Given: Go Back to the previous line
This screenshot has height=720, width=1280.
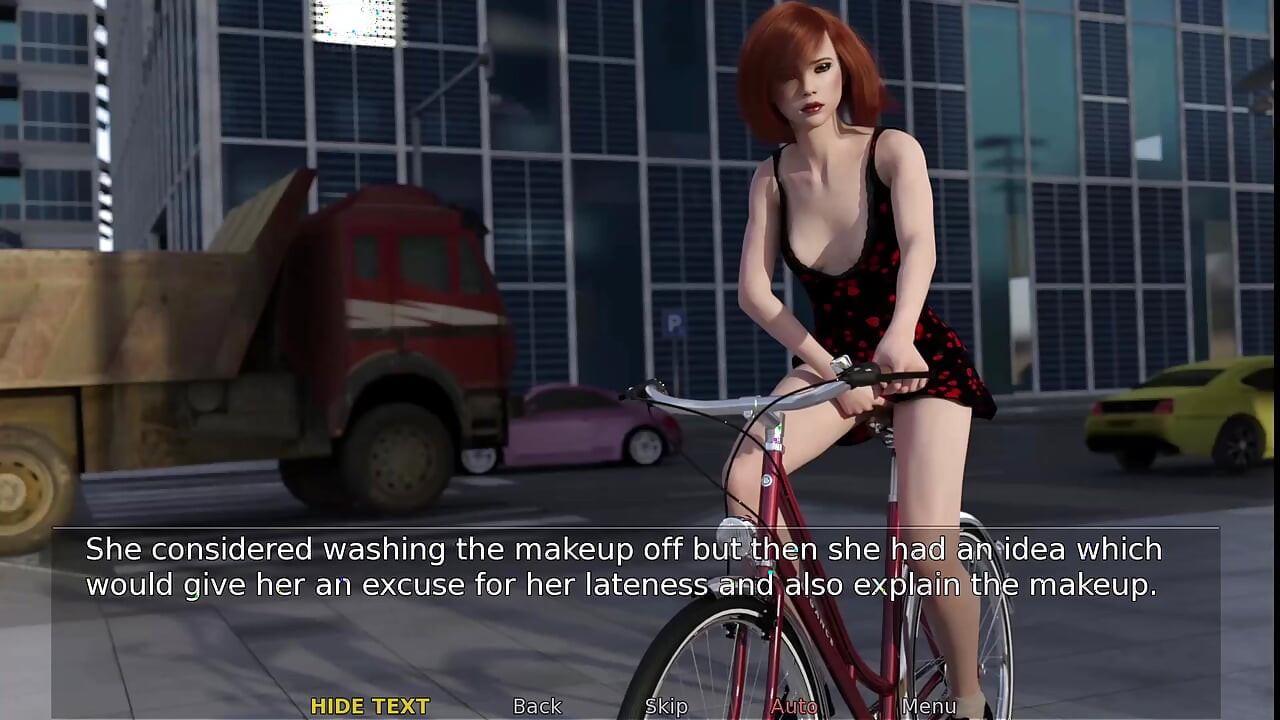Looking at the screenshot, I should (537, 706).
